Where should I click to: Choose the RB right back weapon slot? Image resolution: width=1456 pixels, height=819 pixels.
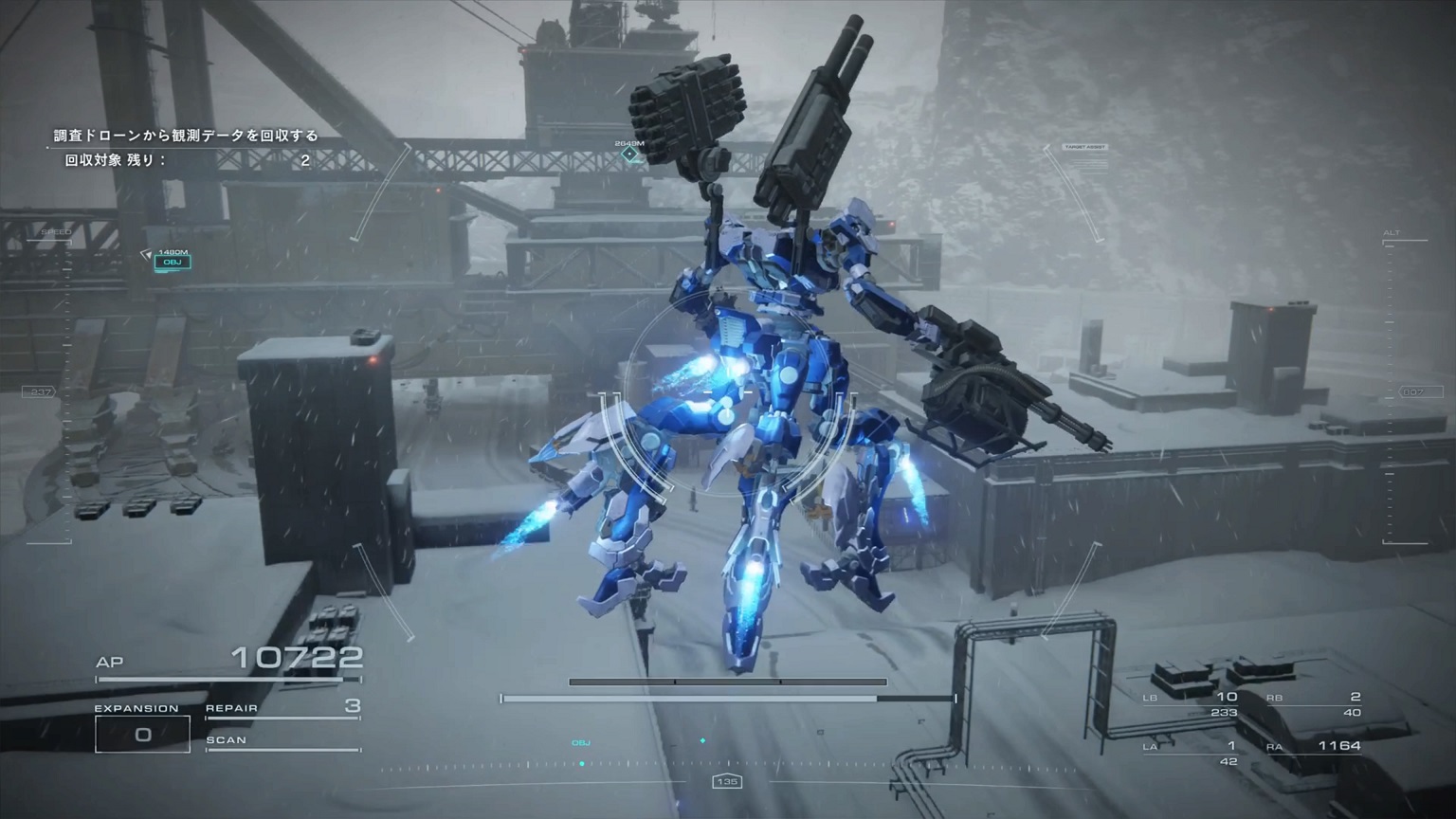coord(1314,704)
